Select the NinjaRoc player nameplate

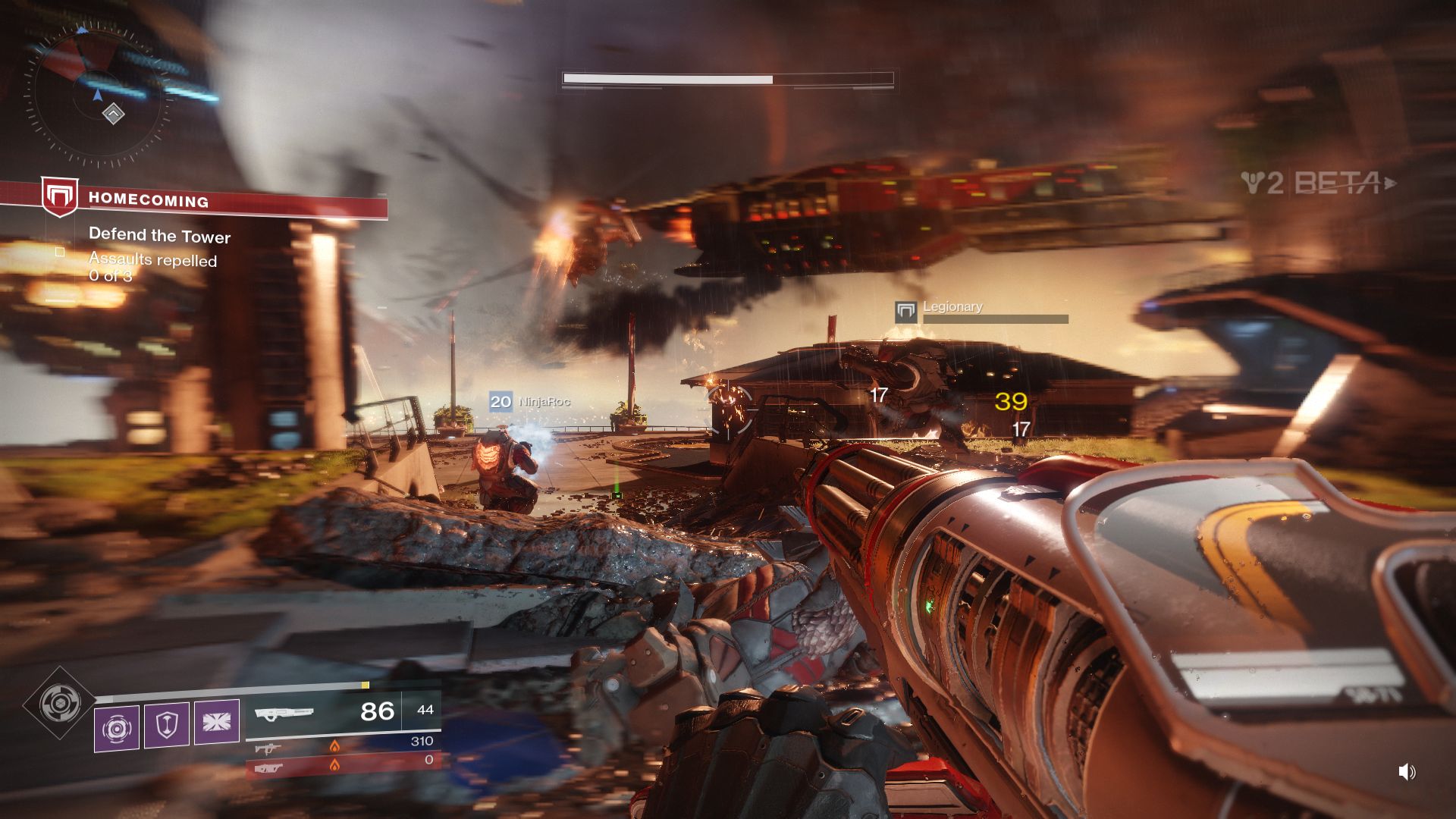point(530,401)
